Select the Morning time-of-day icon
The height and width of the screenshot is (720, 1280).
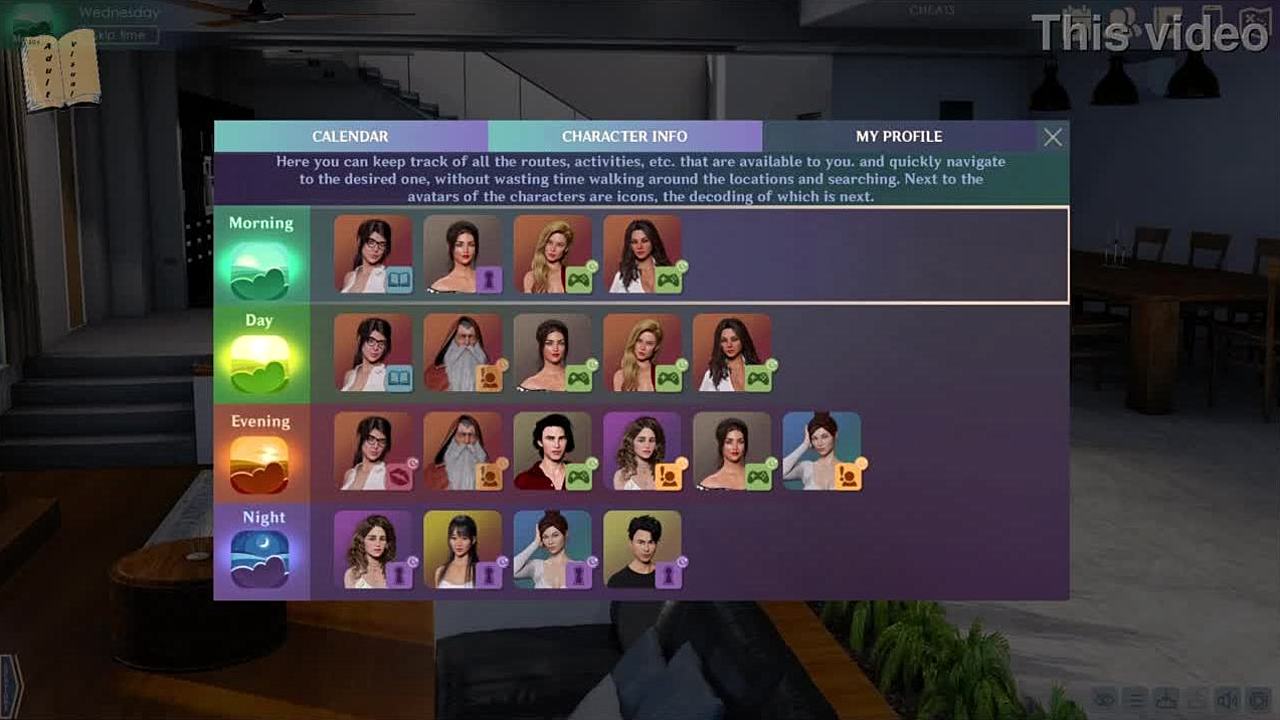point(260,270)
